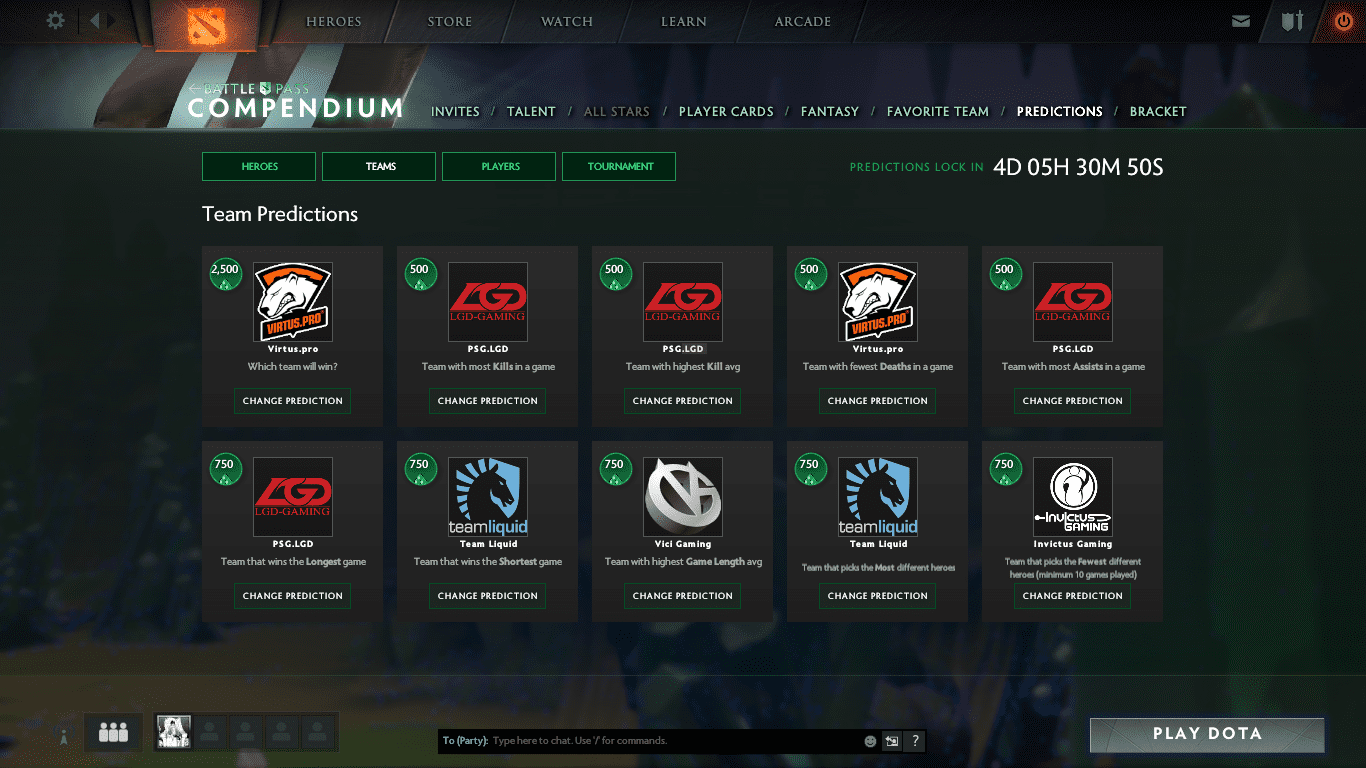Screen dimensions: 1366x768
Task: Open the mail envelope icon
Action: pyautogui.click(x=1241, y=21)
